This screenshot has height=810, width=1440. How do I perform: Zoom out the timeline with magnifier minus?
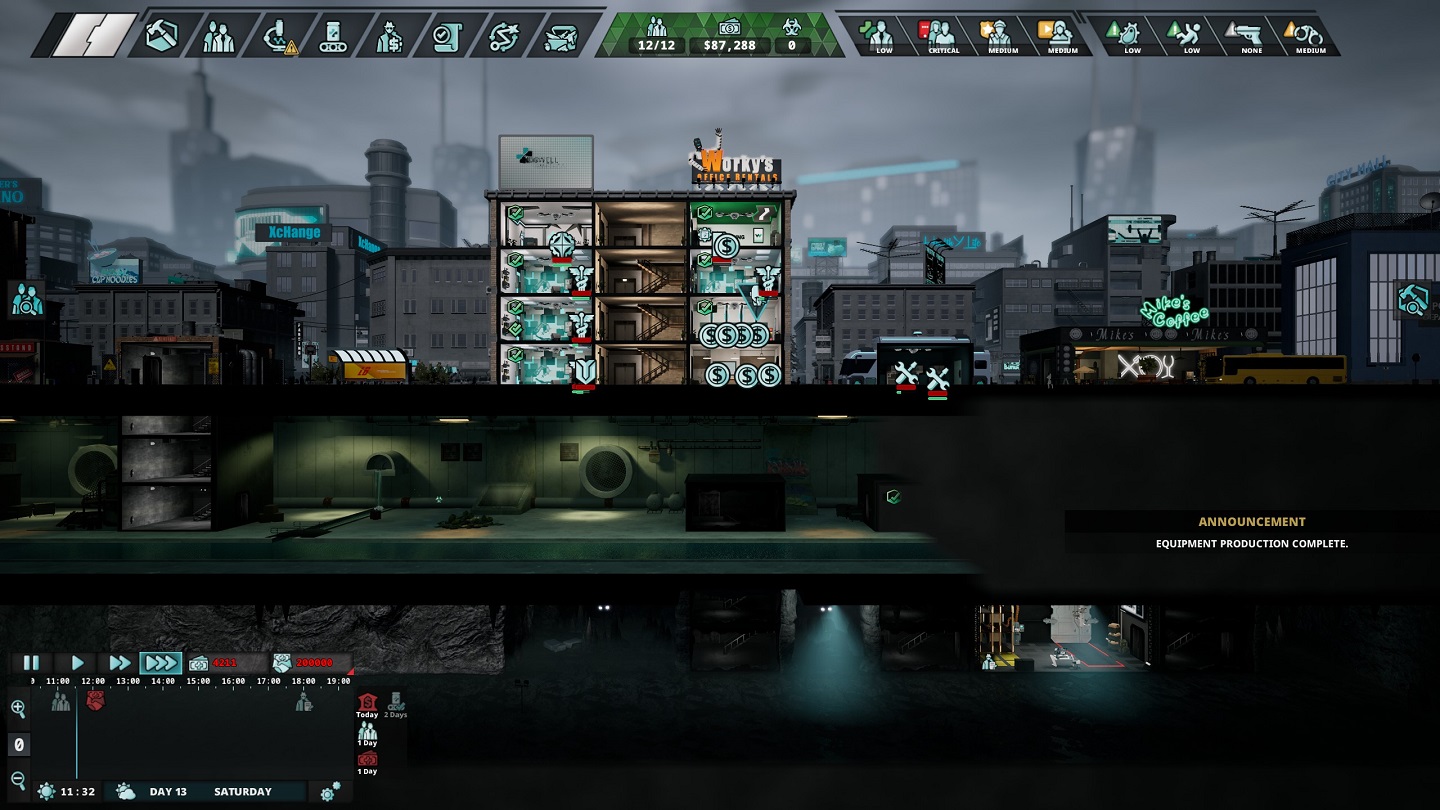(x=18, y=780)
